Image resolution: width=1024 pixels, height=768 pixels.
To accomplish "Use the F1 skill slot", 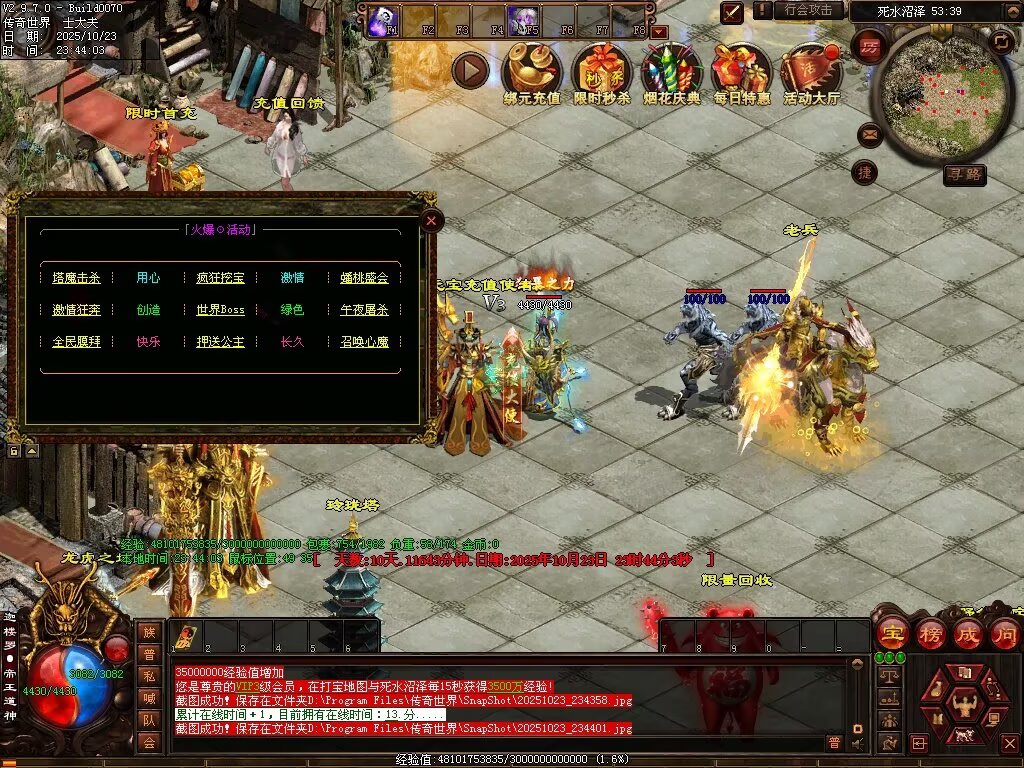I will click(x=381, y=21).
